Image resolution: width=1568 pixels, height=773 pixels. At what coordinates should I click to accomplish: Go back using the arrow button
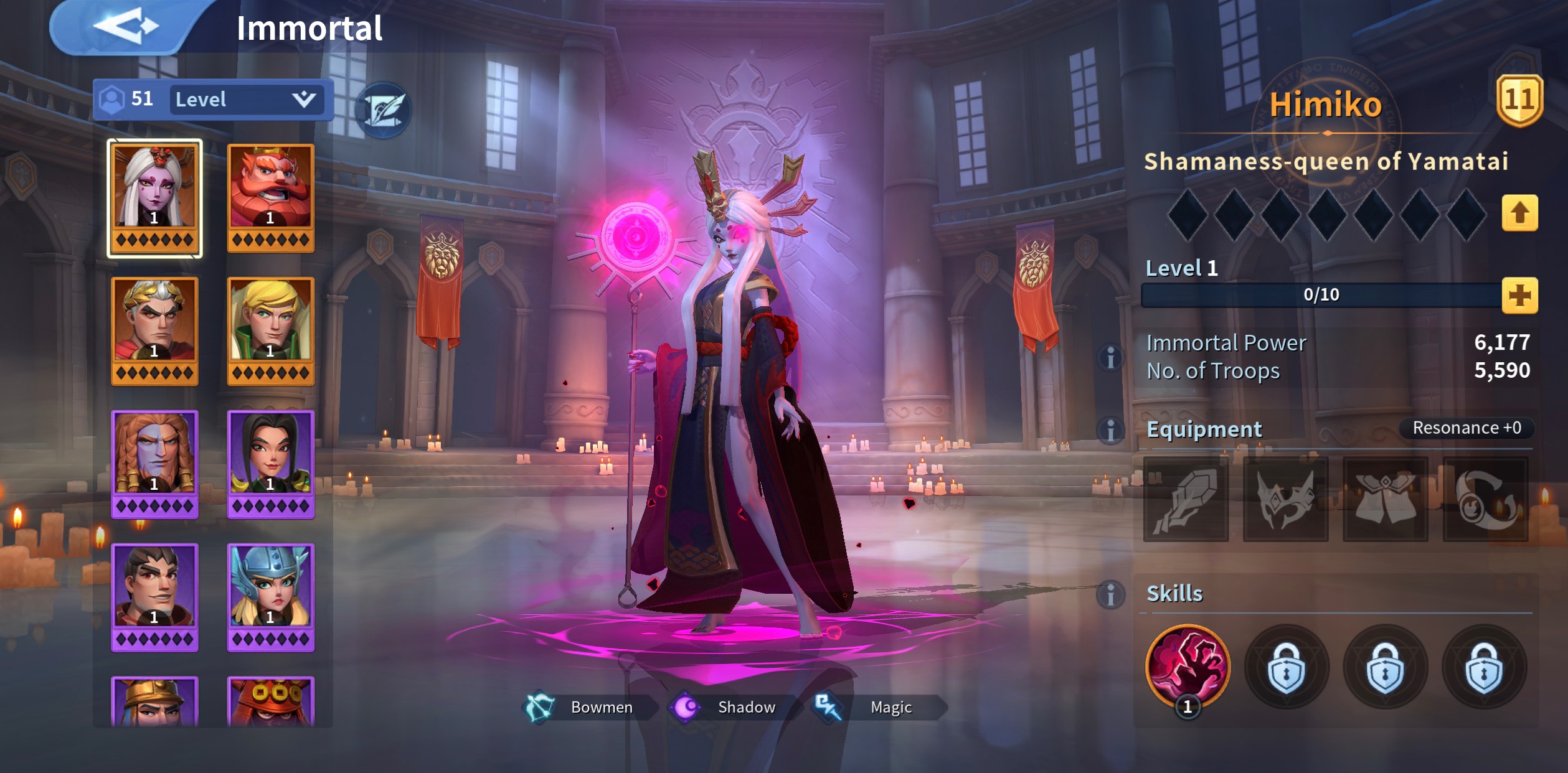click(x=126, y=27)
